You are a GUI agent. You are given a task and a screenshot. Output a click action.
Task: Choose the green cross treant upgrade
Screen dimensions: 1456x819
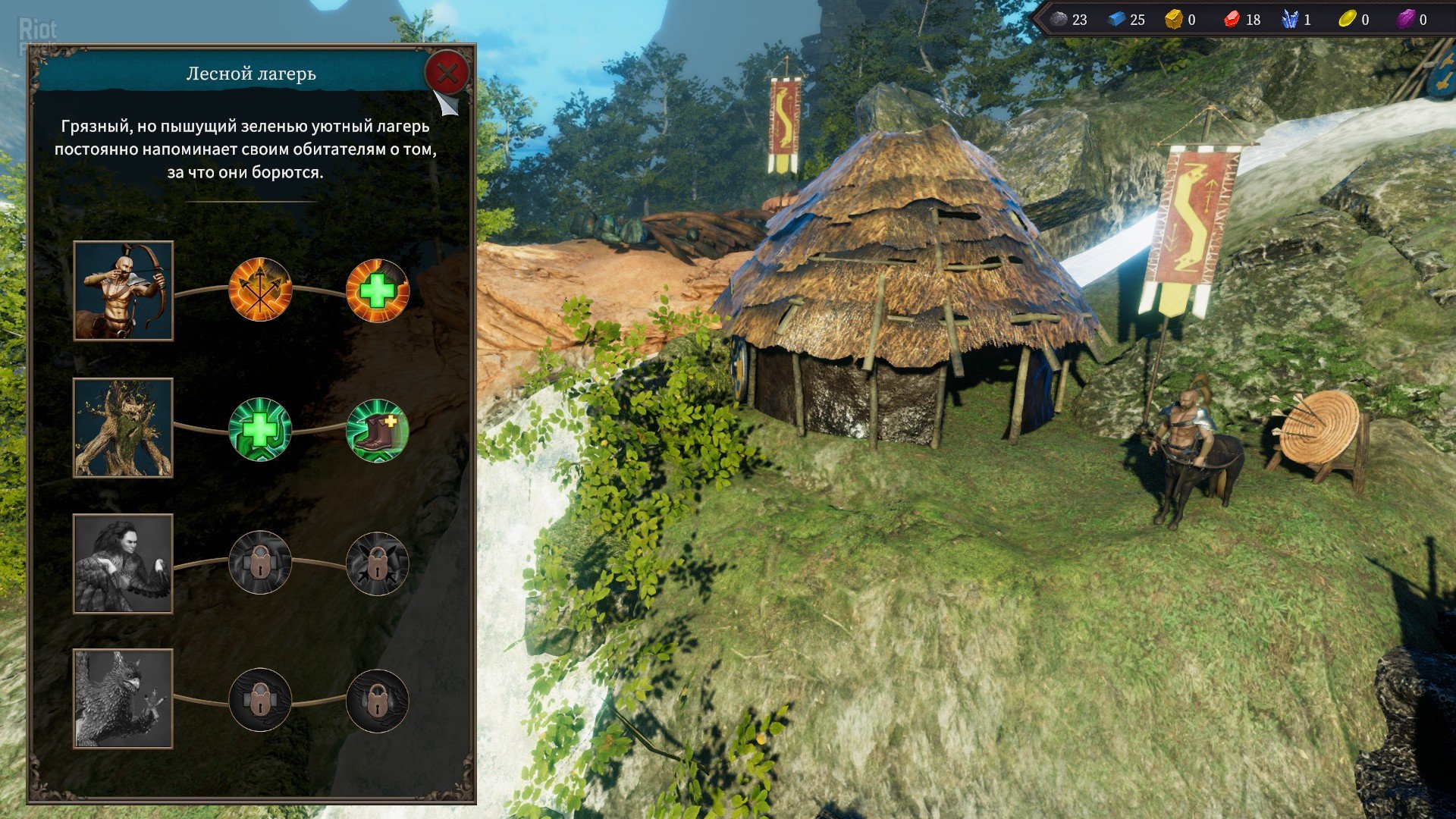coord(260,430)
